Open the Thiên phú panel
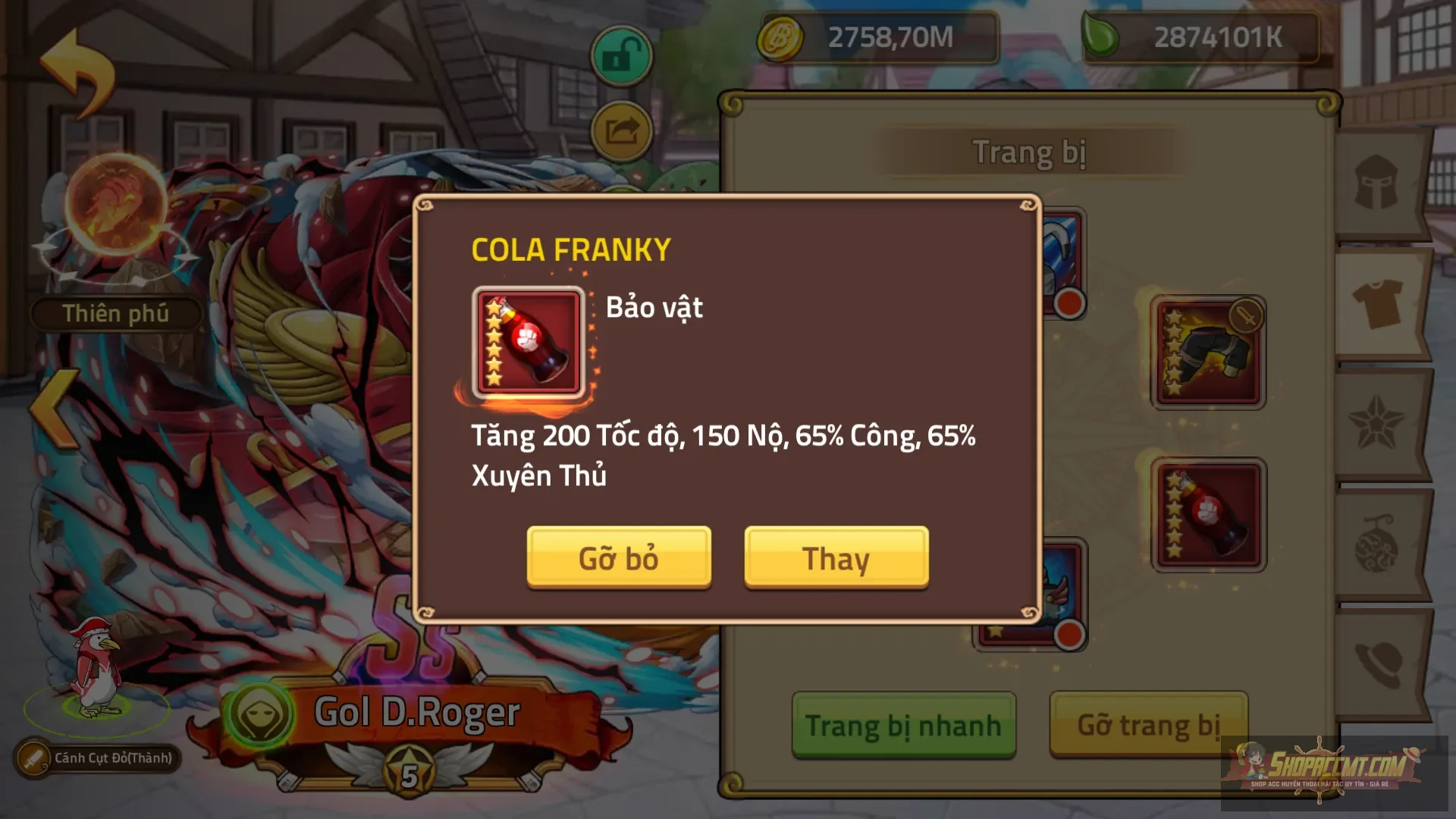 pyautogui.click(x=114, y=313)
